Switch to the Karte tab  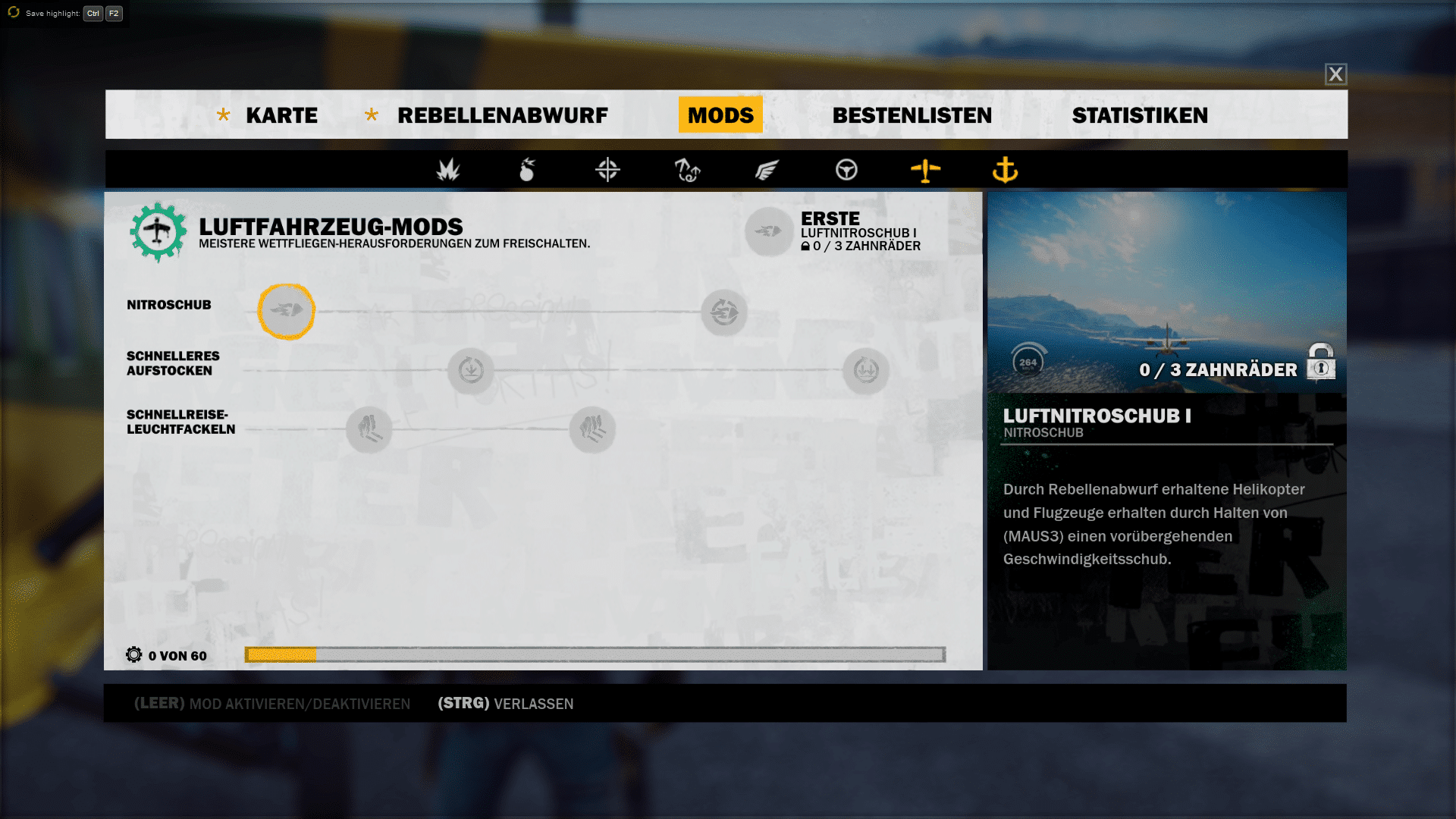click(281, 115)
